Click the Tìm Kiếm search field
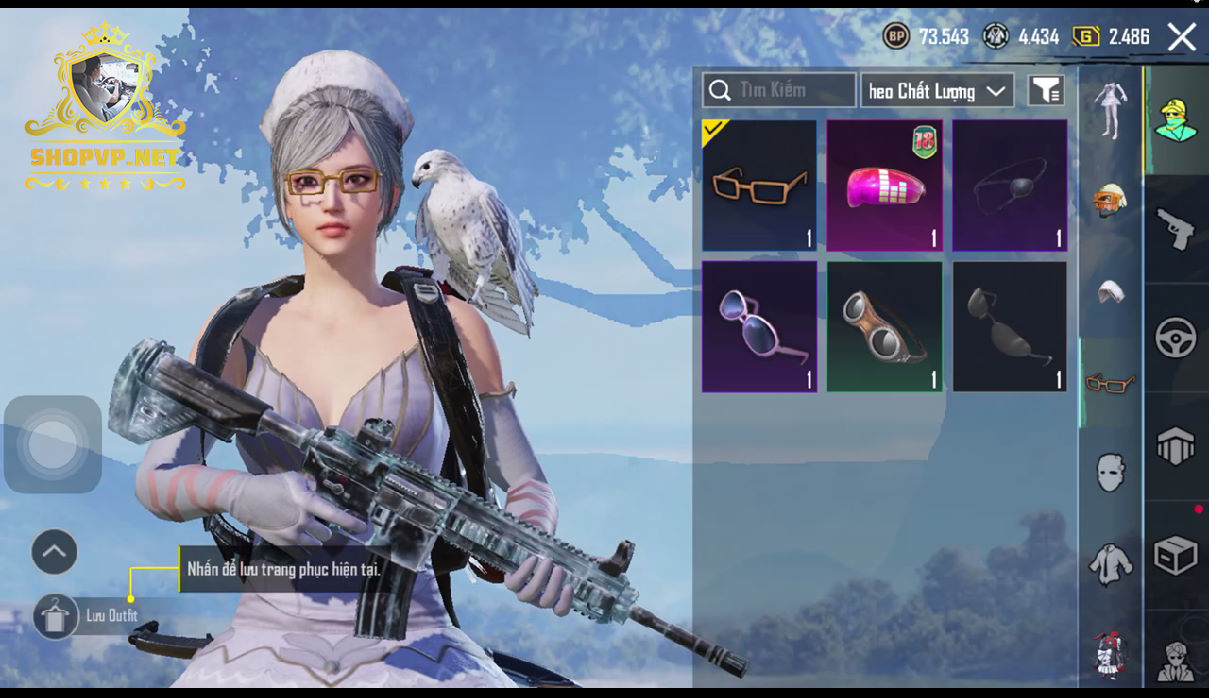The width and height of the screenshot is (1209, 698). (x=779, y=90)
